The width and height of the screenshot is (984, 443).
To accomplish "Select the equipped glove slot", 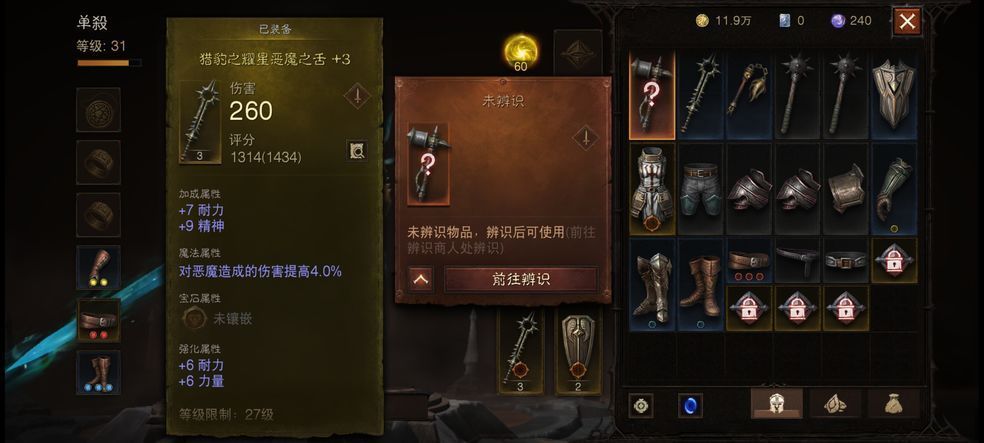I will click(x=98, y=266).
